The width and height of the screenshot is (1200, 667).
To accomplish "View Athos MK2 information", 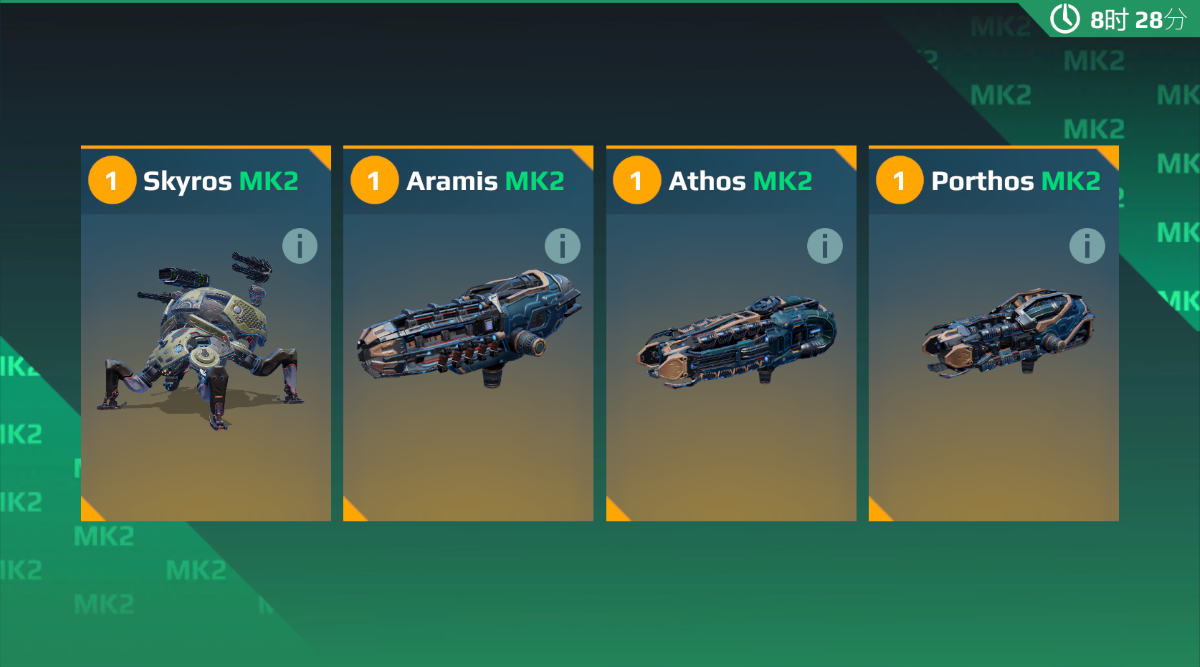I will coord(824,245).
